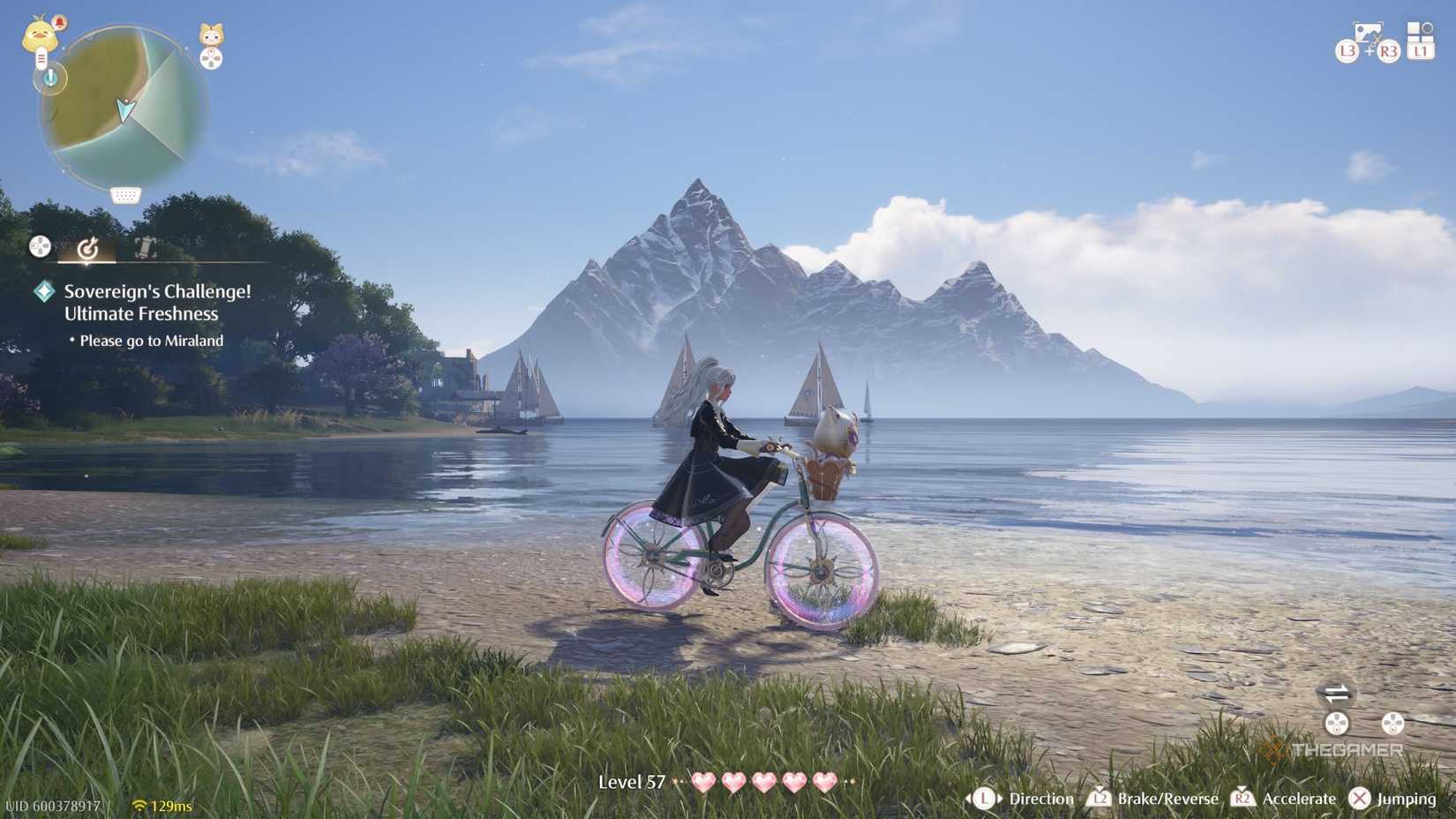The width and height of the screenshot is (1456, 819).
Task: Click the Jumping control label
Action: pos(1408,799)
